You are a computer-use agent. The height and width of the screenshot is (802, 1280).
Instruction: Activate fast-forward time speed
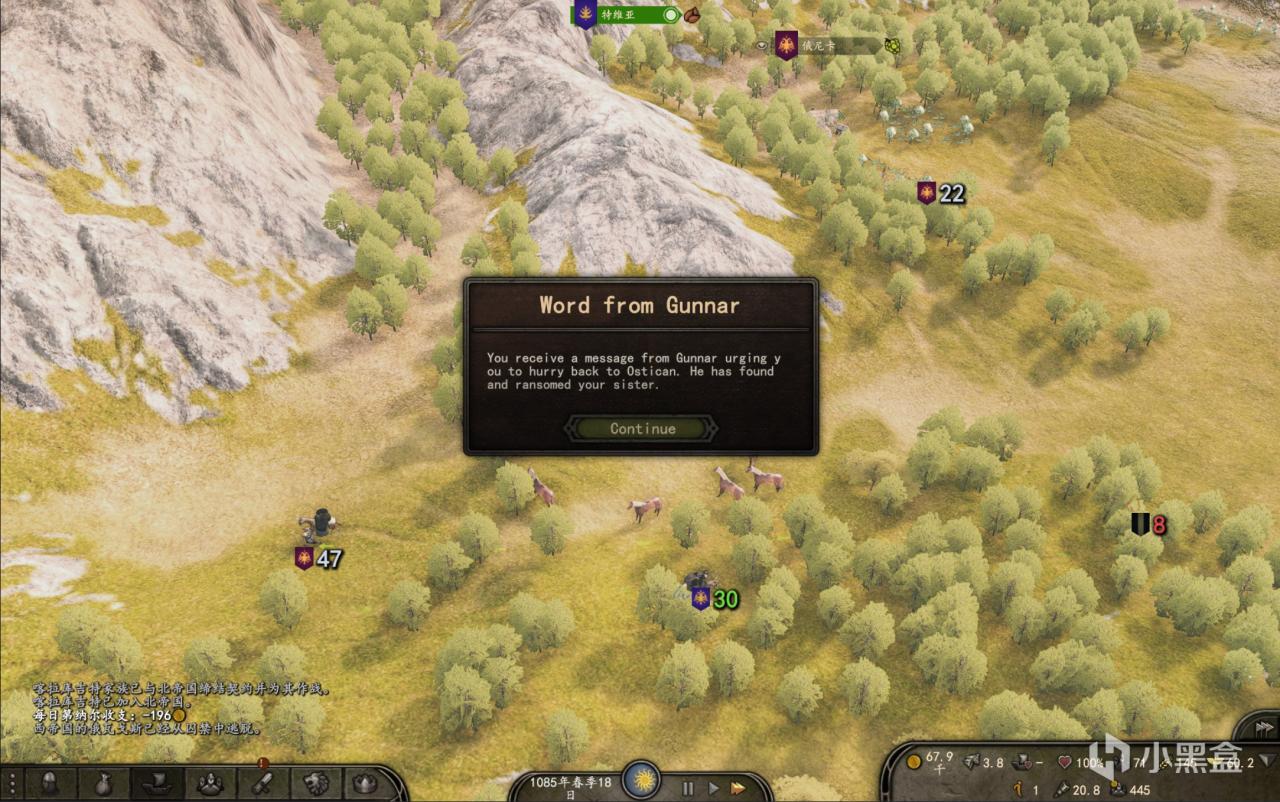pyautogui.click(x=738, y=787)
